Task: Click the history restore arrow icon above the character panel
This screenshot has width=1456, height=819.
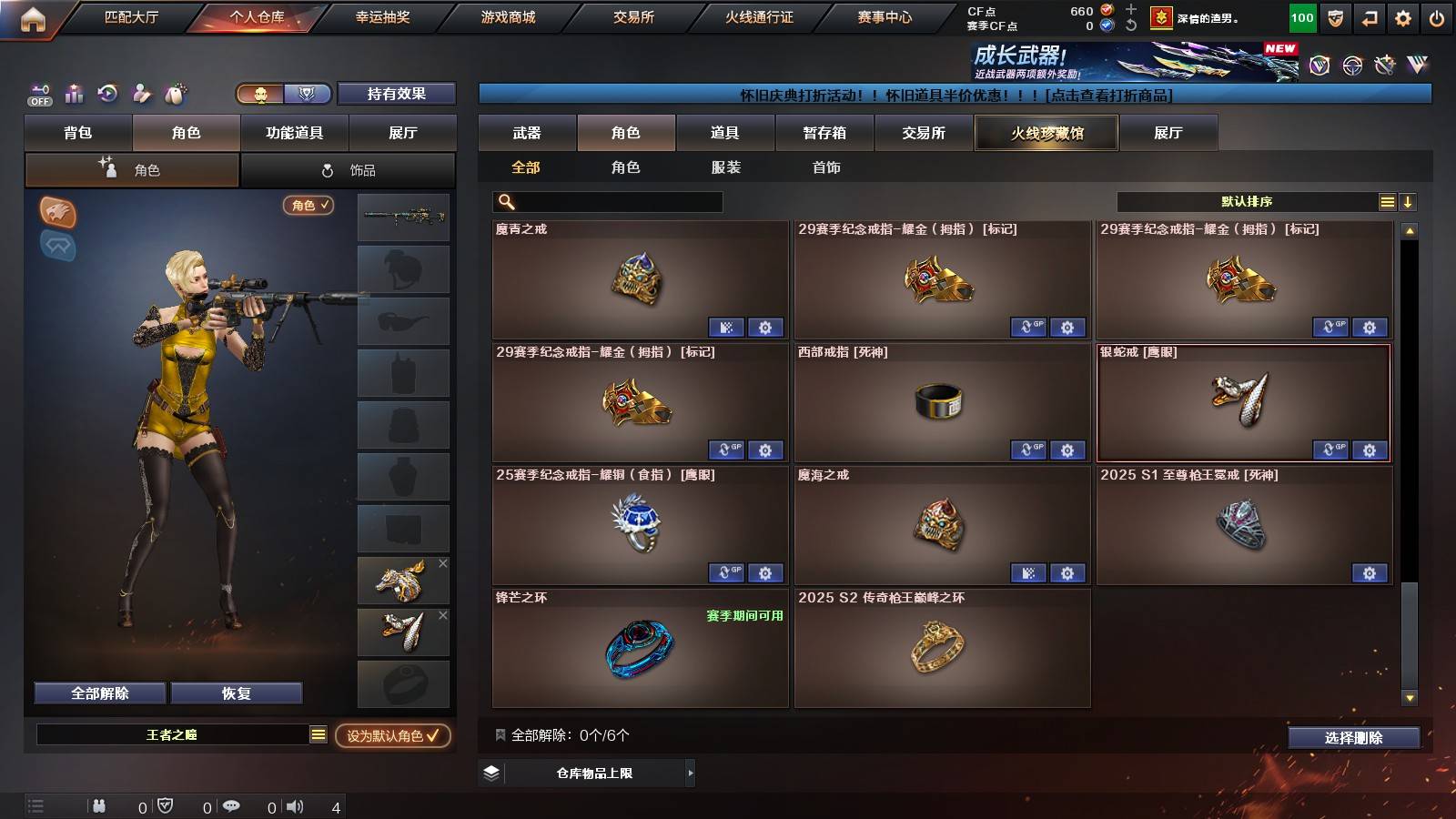Action: tap(107, 92)
